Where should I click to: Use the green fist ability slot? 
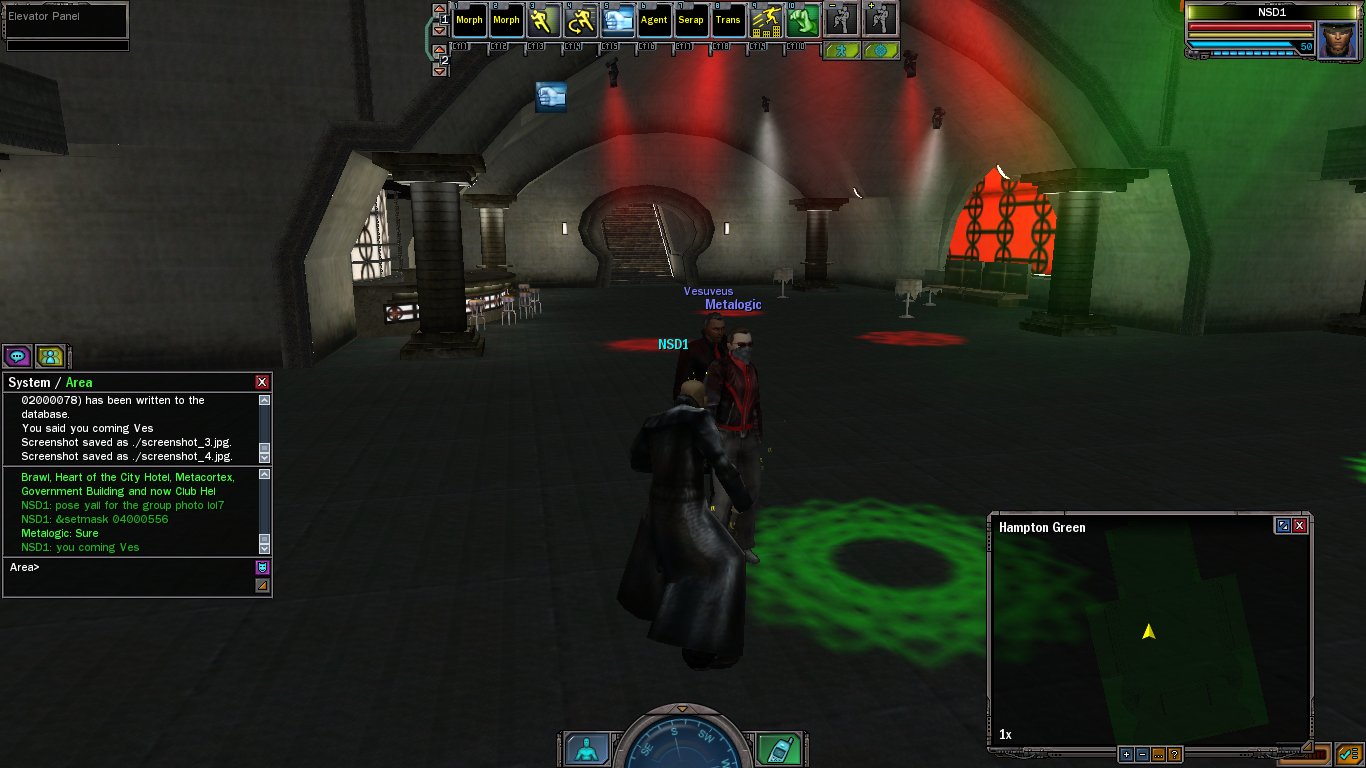pyautogui.click(x=802, y=20)
